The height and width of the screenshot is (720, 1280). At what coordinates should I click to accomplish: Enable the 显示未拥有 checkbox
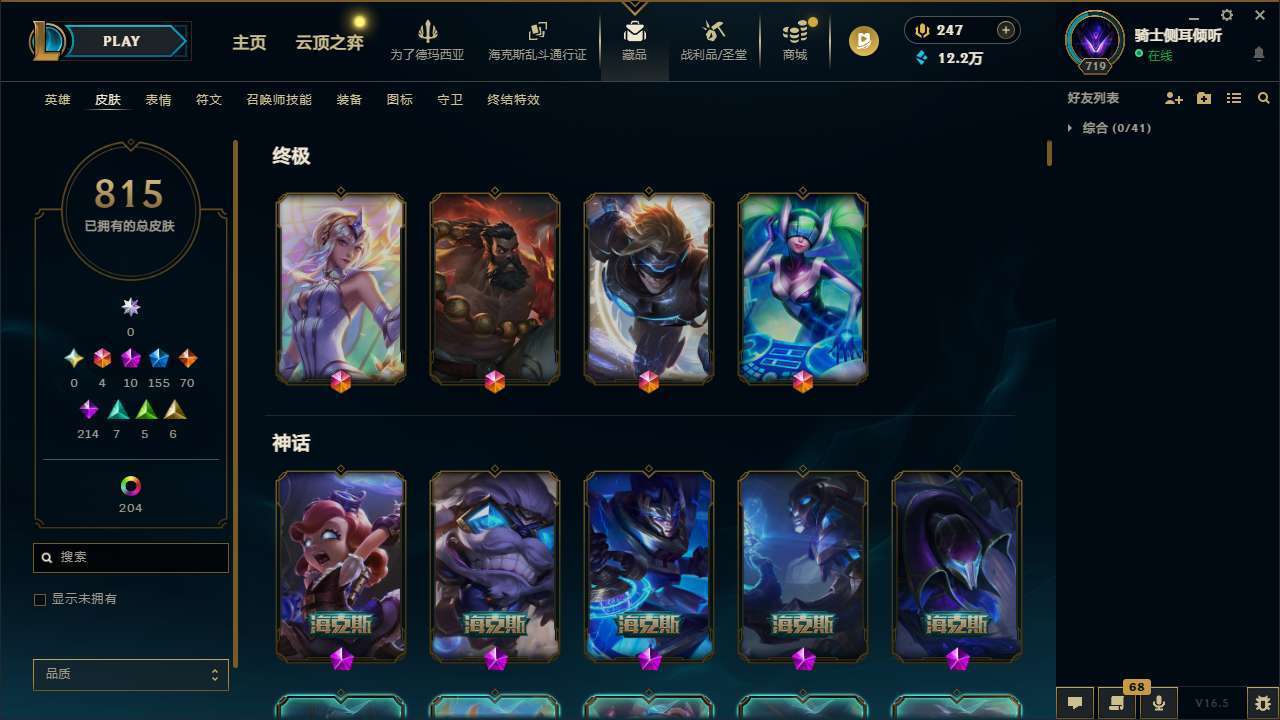pyautogui.click(x=40, y=599)
